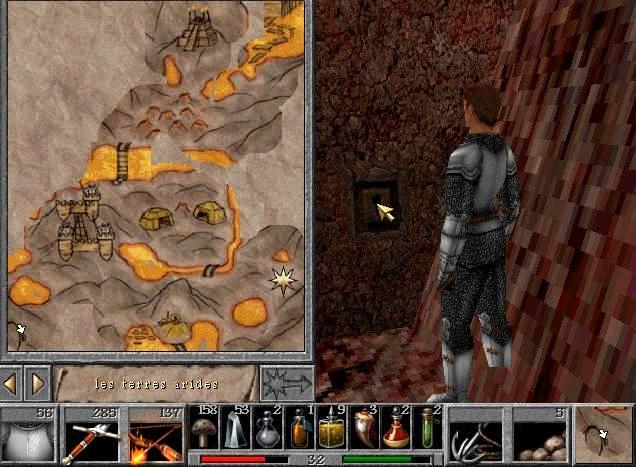Select the sword weapon slot
Screen dimensions: 636x467
(x=91, y=436)
